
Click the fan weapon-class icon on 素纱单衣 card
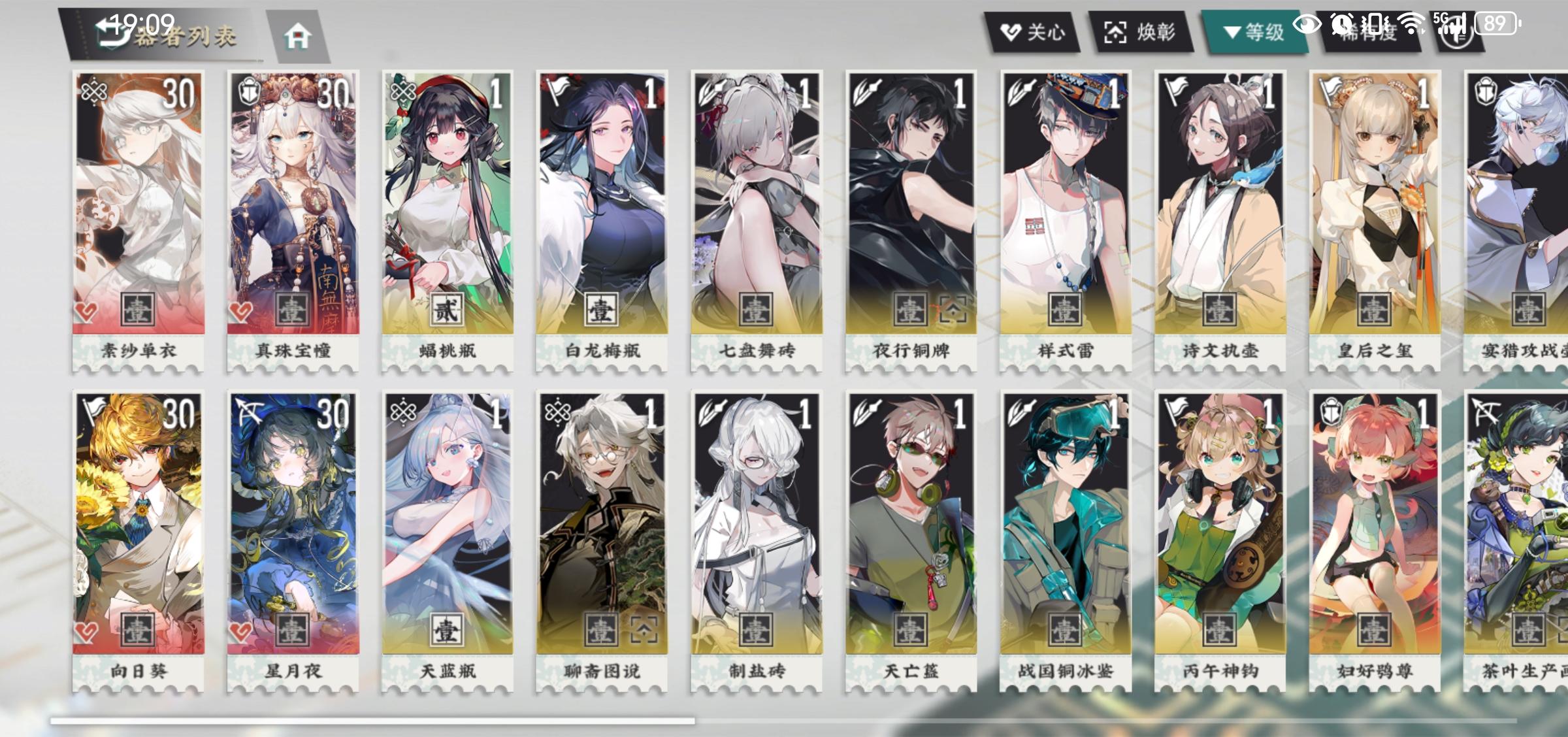coord(95,91)
